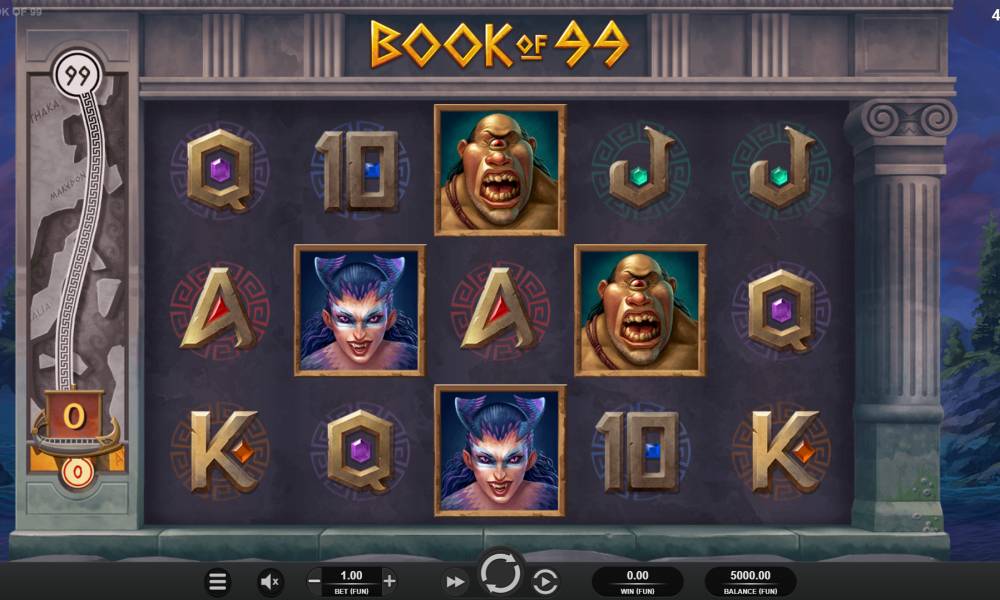Screen dimensions: 1000x600
Task: Increase the bet with the plus button
Action: tap(389, 580)
